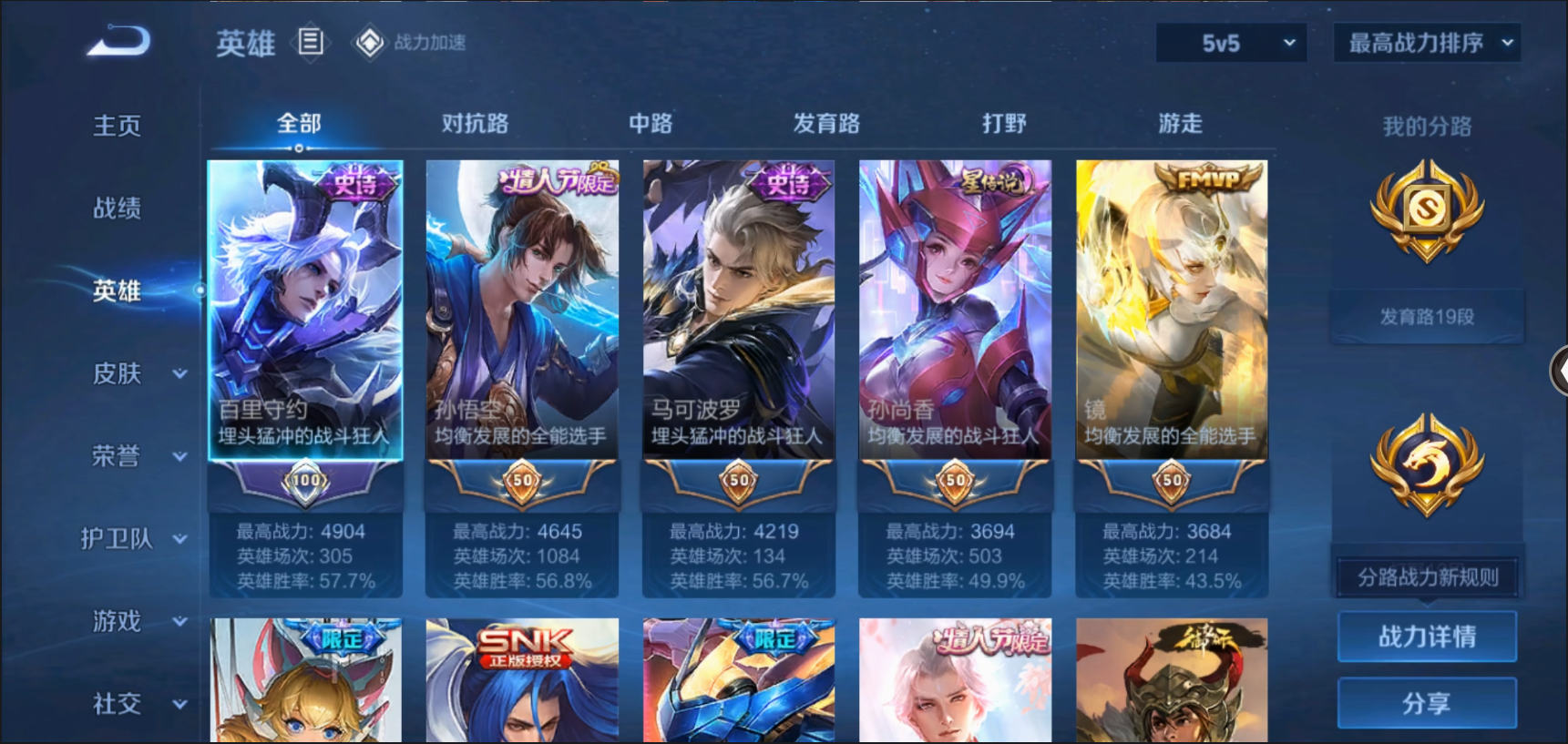
Task: Click the 分享 share button
Action: (1427, 703)
